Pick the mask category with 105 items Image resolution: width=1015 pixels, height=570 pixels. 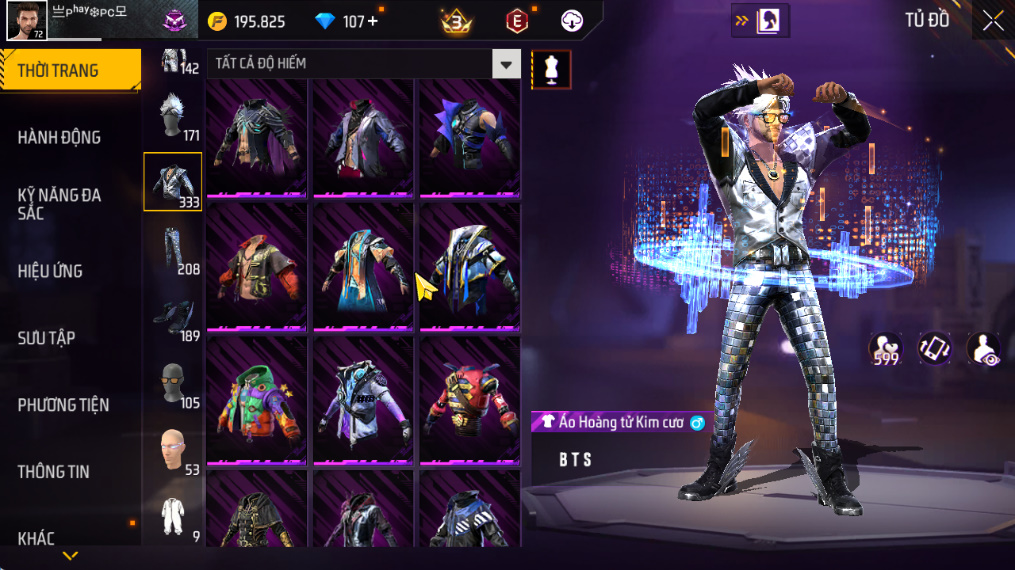click(172, 384)
